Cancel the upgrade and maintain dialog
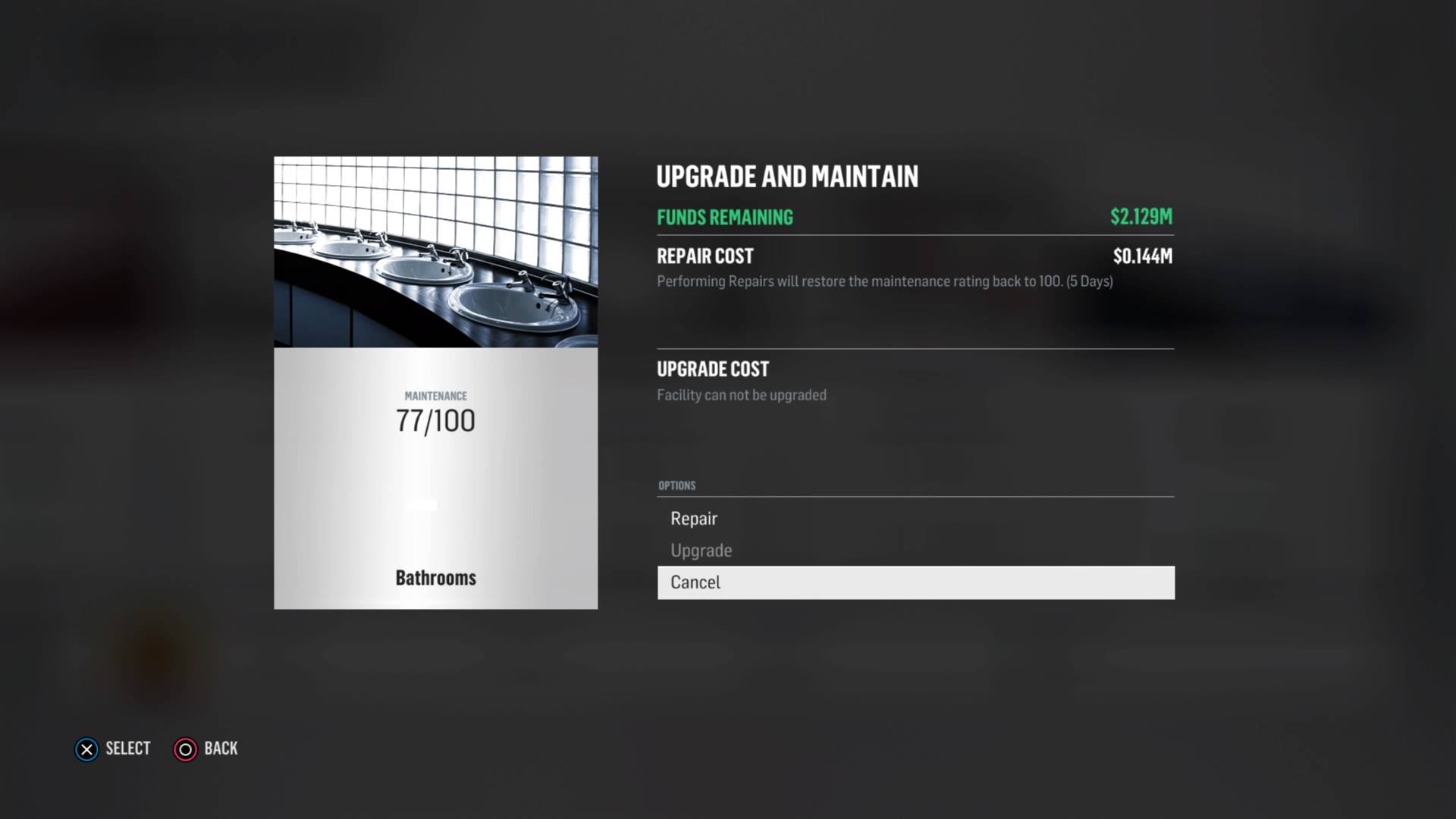Image resolution: width=1456 pixels, height=819 pixels. 915,582
